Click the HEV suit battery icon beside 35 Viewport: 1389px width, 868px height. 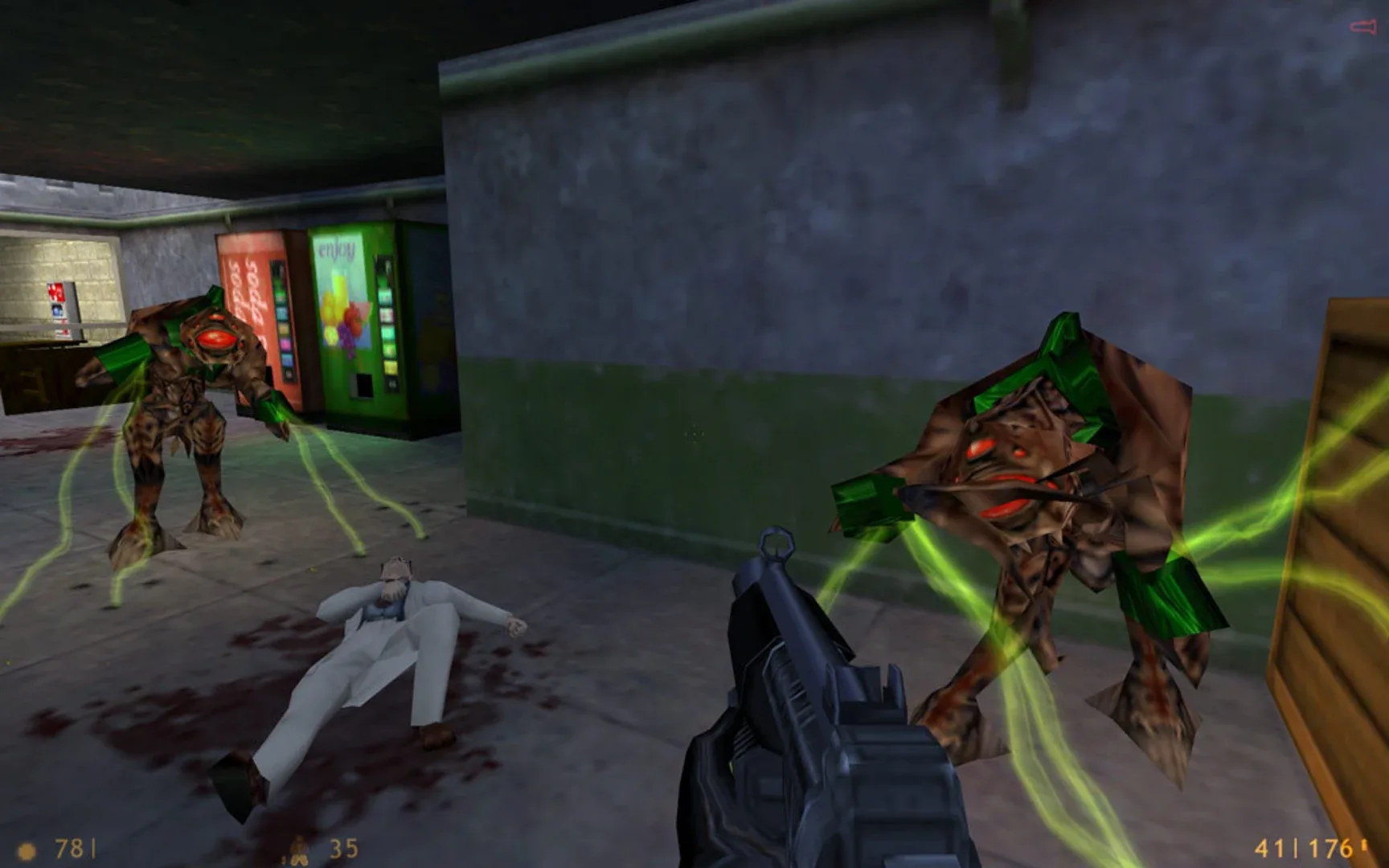[298, 848]
